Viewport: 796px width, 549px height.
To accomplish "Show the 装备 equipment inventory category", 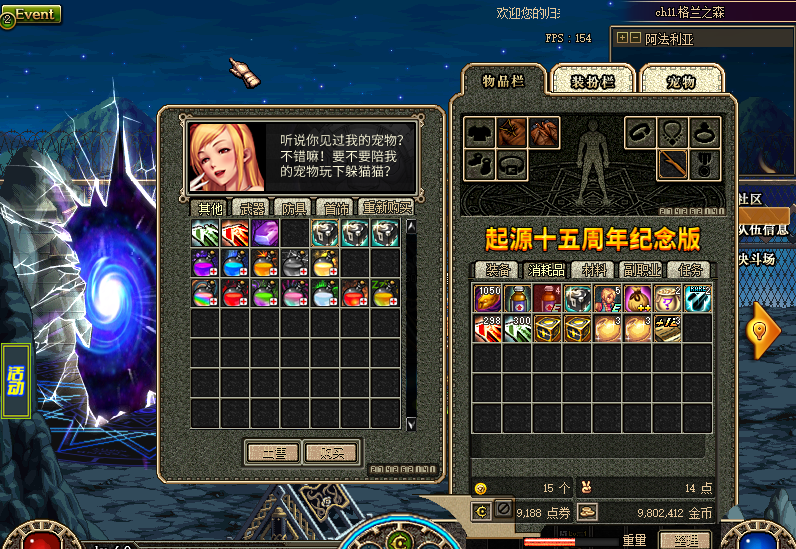I will coord(497,270).
